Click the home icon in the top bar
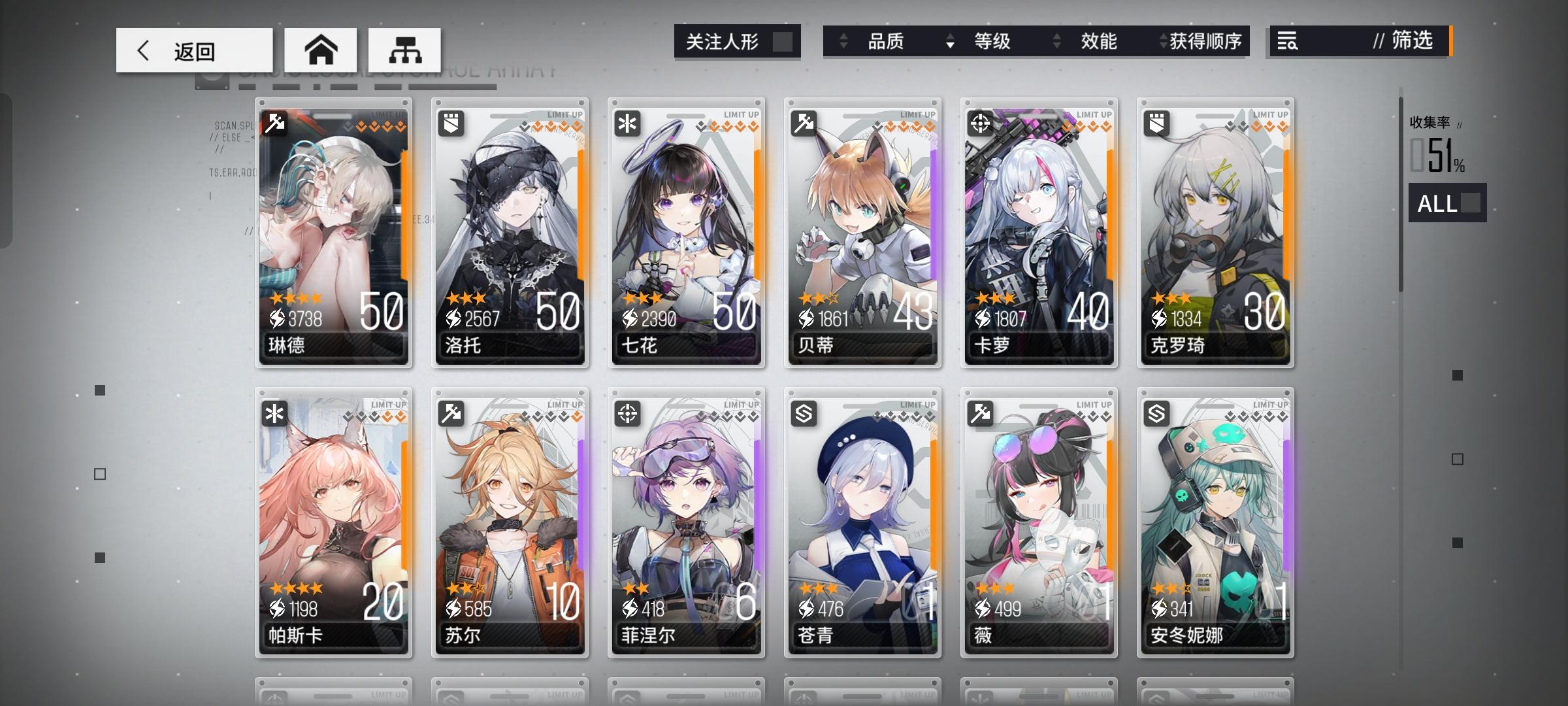This screenshot has height=706, width=1568. [320, 49]
